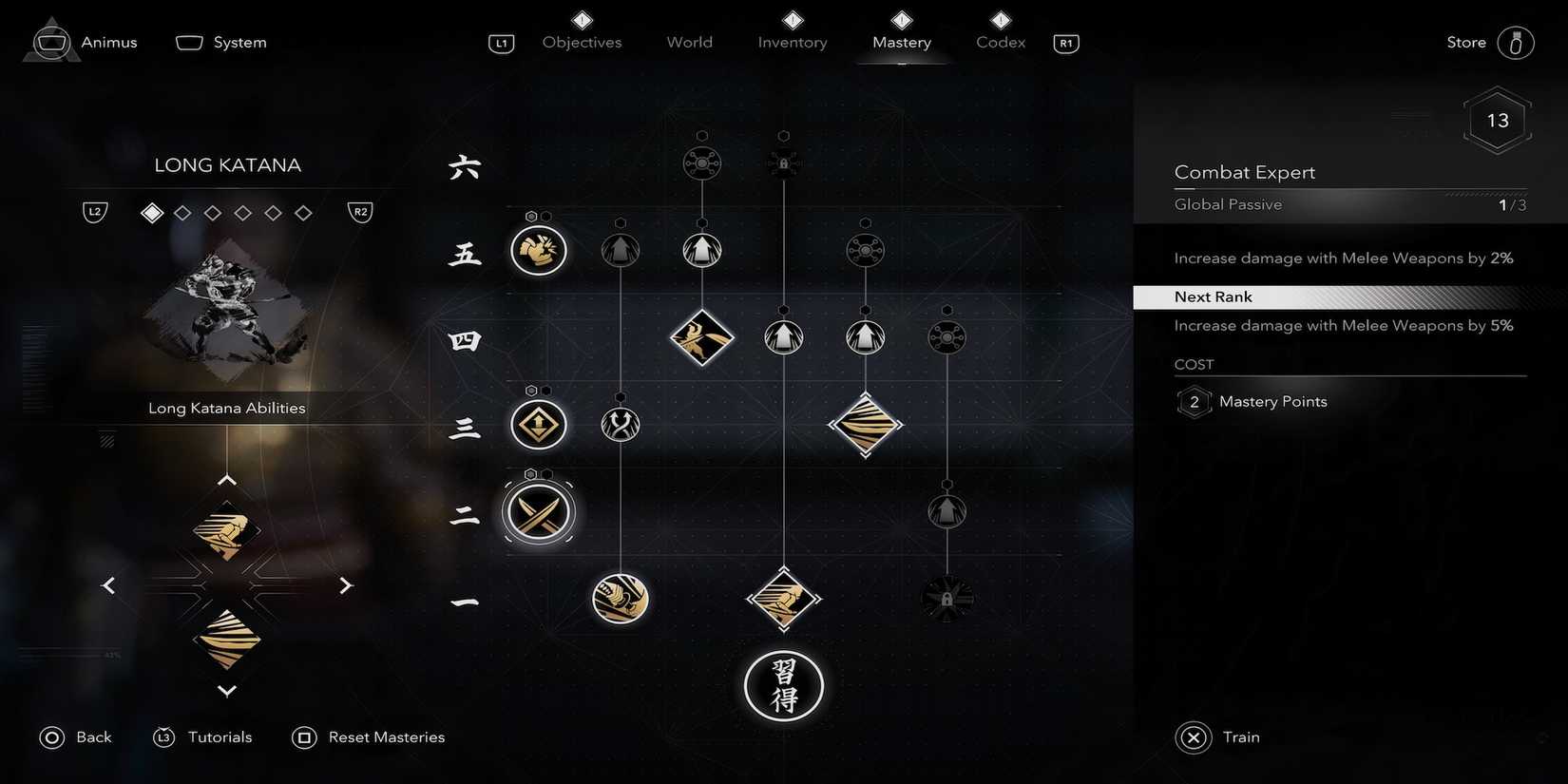Select the shuriken wheel node in row six
The width and height of the screenshot is (1568, 784).
point(701,163)
